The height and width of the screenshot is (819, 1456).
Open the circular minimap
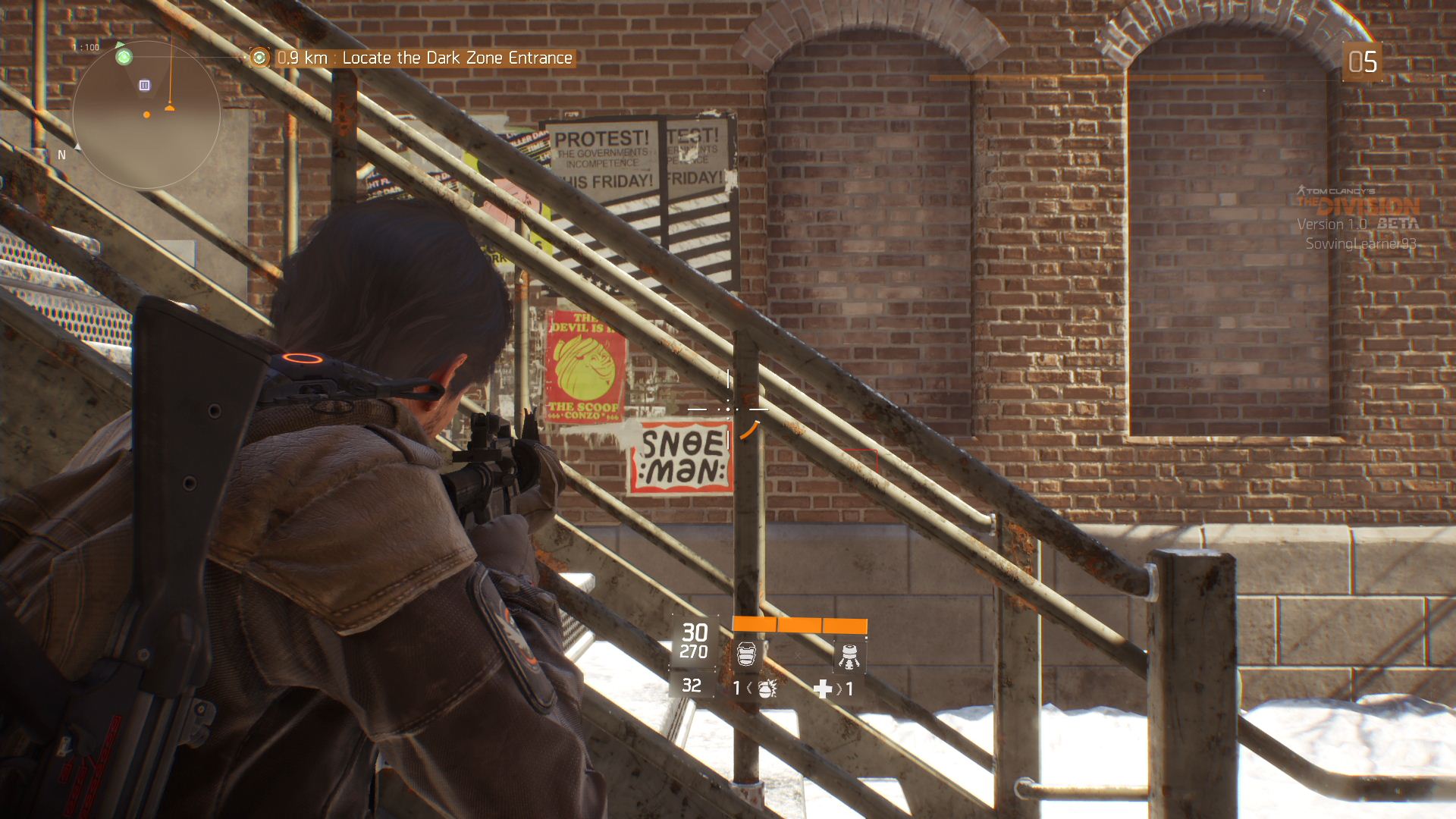tap(146, 115)
